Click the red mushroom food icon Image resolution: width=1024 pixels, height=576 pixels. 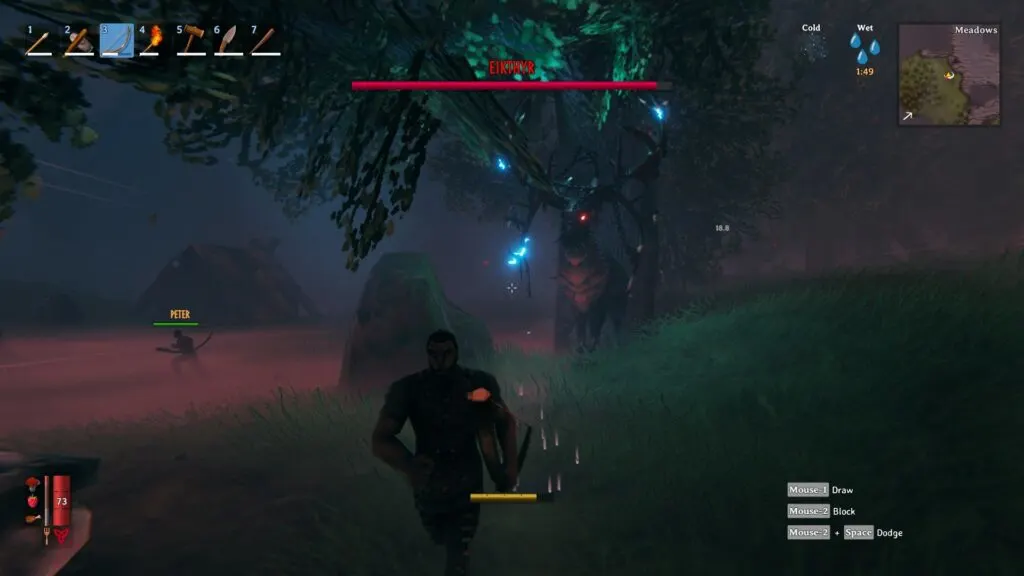[x=32, y=485]
